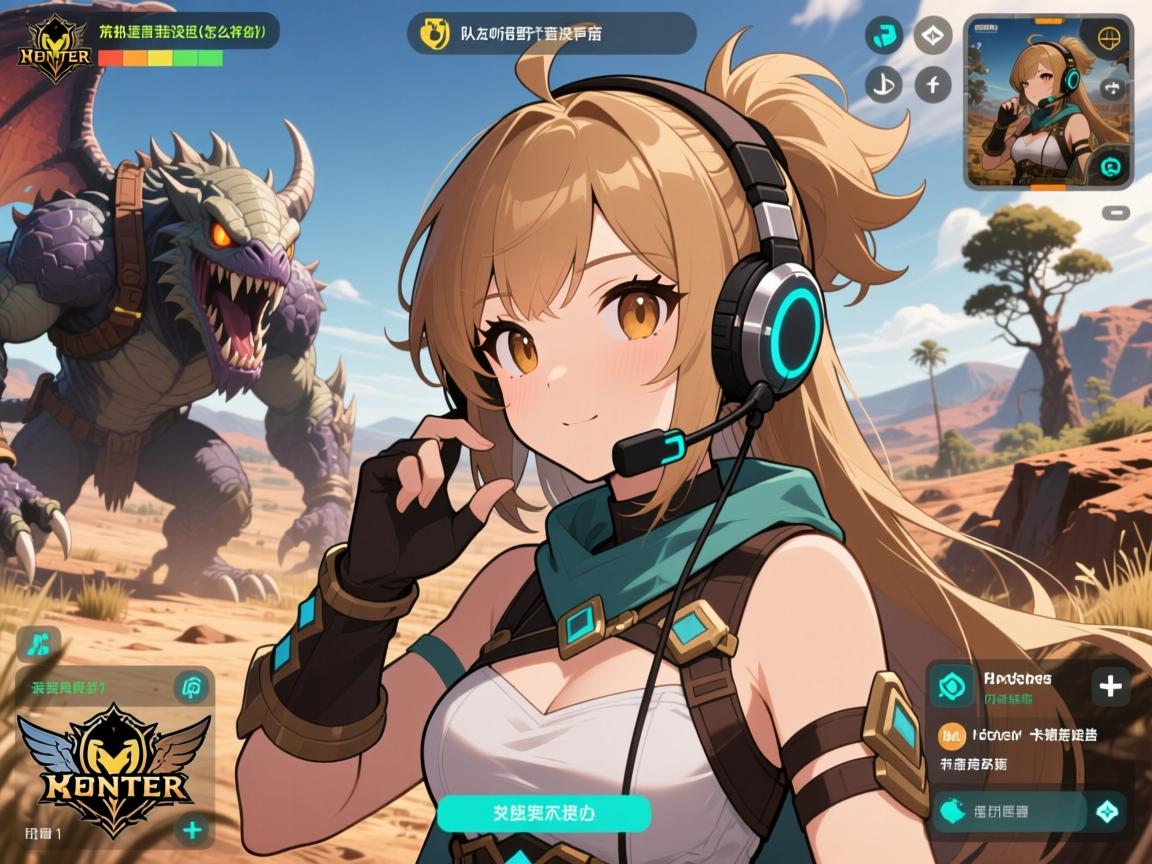Click the cyan swirl icon on portrait
Screen dimensions: 1152x864
pos(1110,166)
